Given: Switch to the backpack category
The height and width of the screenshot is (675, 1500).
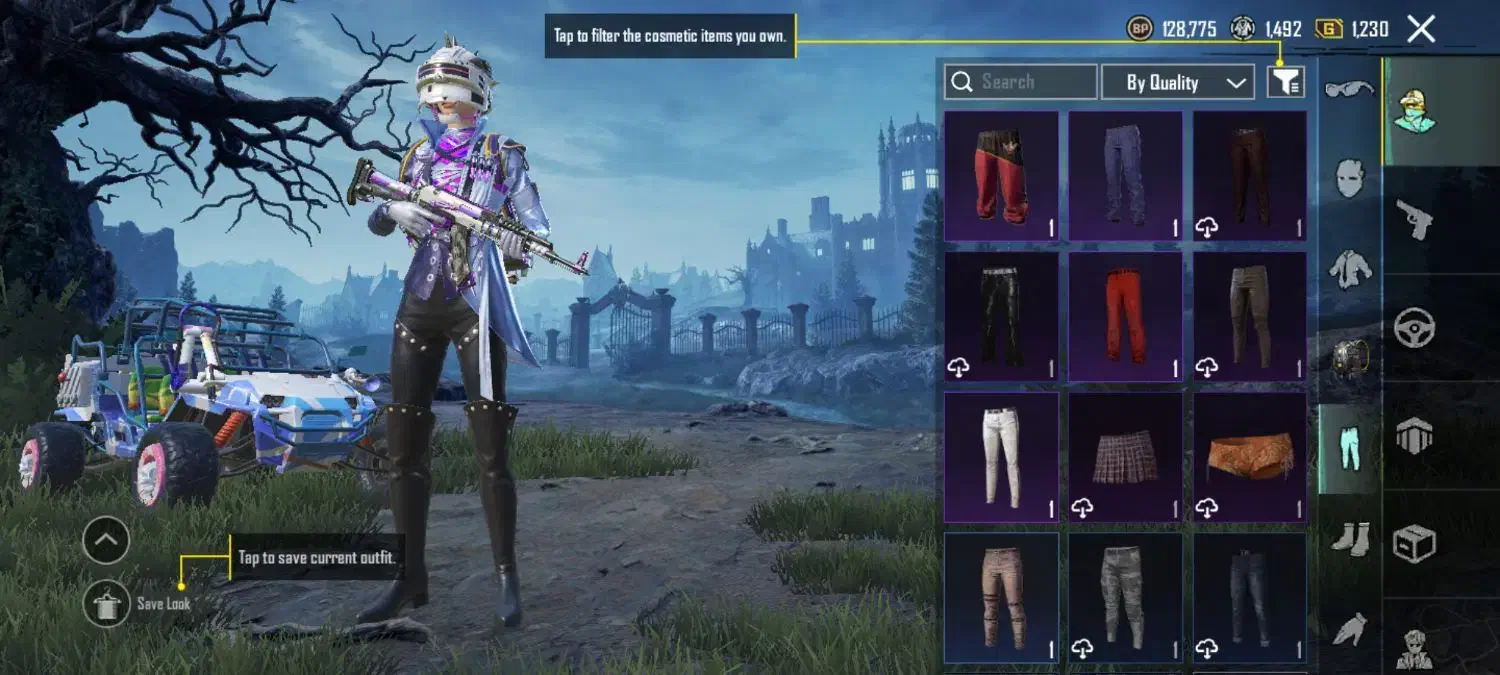Looking at the screenshot, I should [x=1349, y=356].
